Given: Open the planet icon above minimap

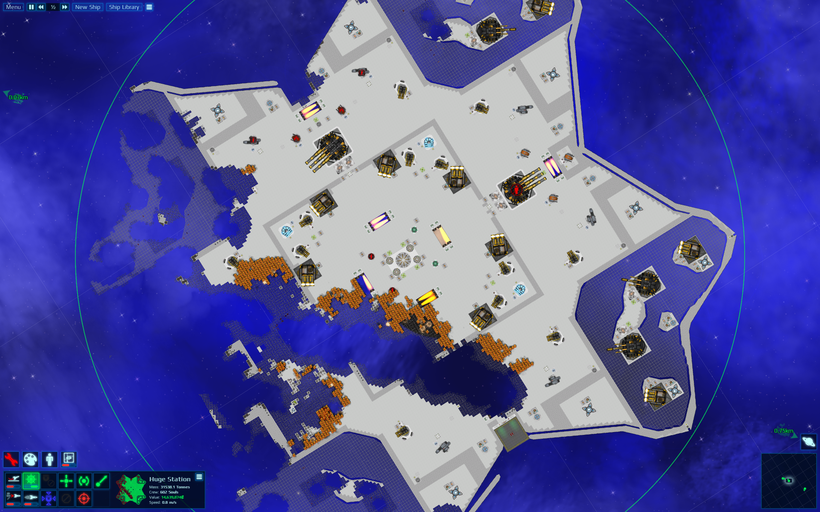Looking at the screenshot, I should [808, 441].
